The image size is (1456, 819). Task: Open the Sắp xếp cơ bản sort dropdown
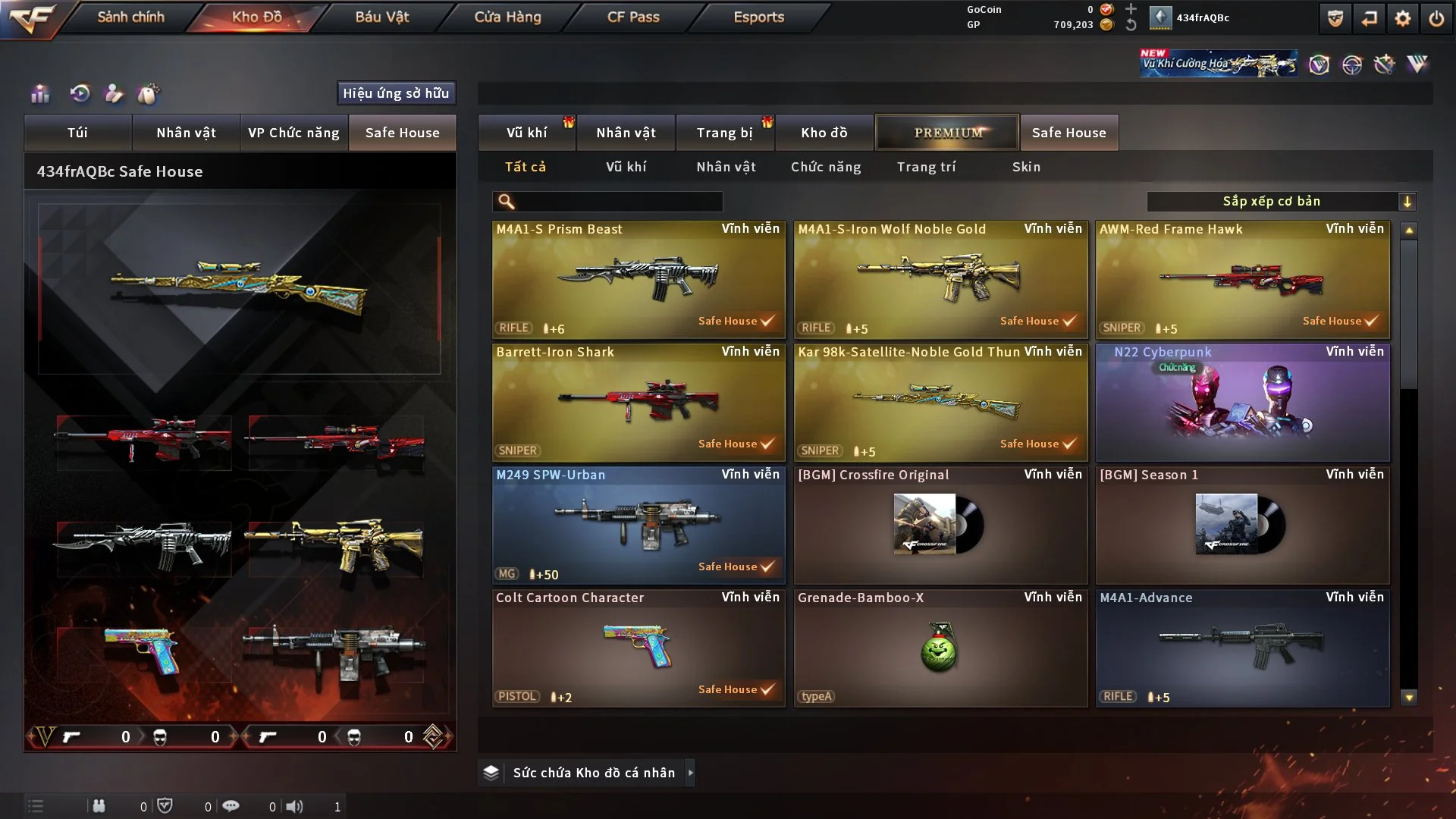click(x=1281, y=202)
